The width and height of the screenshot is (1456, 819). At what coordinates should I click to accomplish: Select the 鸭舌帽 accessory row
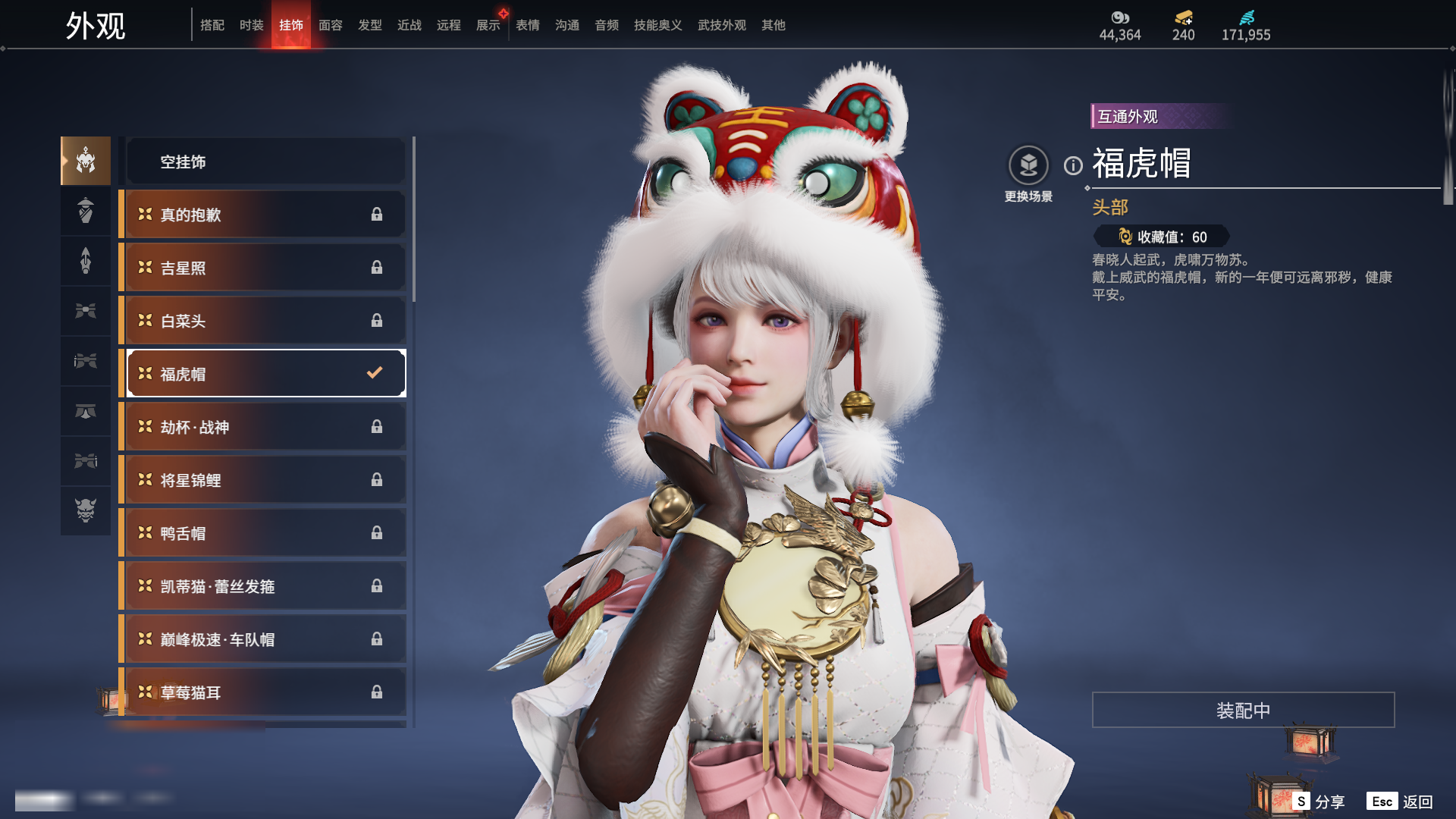[265, 533]
